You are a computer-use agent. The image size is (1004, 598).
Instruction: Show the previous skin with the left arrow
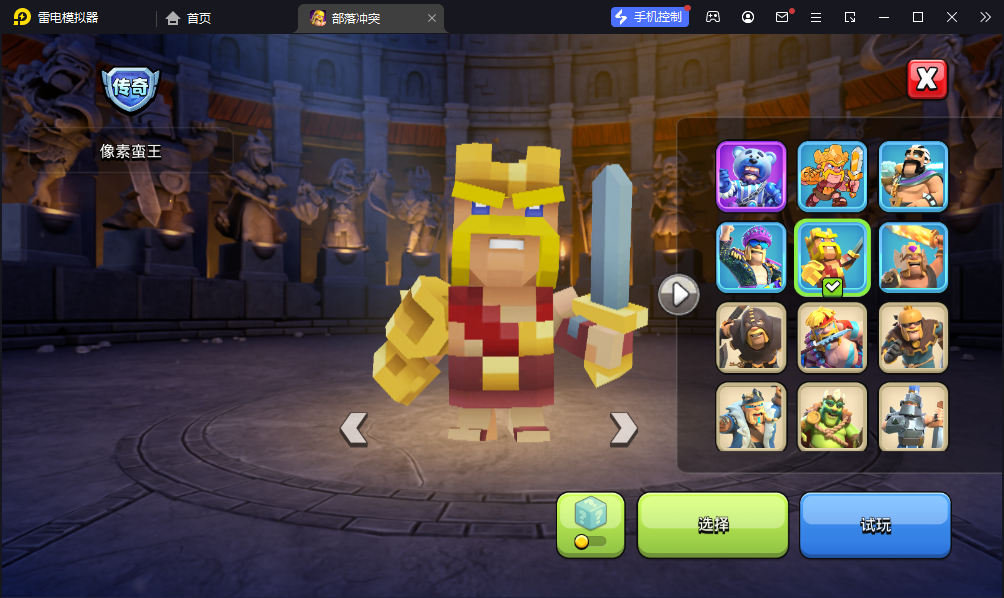tap(354, 428)
